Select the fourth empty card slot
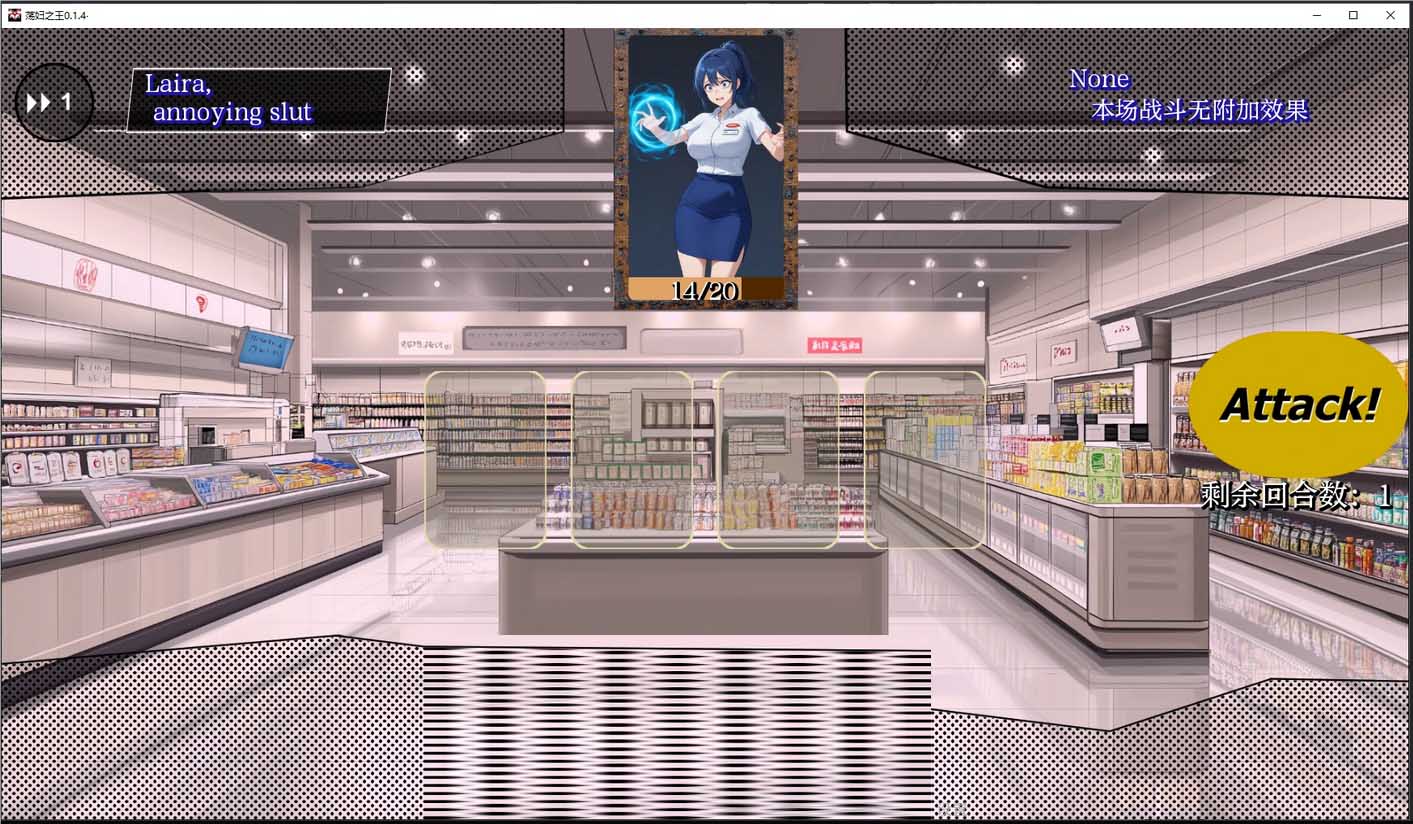The width and height of the screenshot is (1413, 824). pyautogui.click(x=925, y=460)
